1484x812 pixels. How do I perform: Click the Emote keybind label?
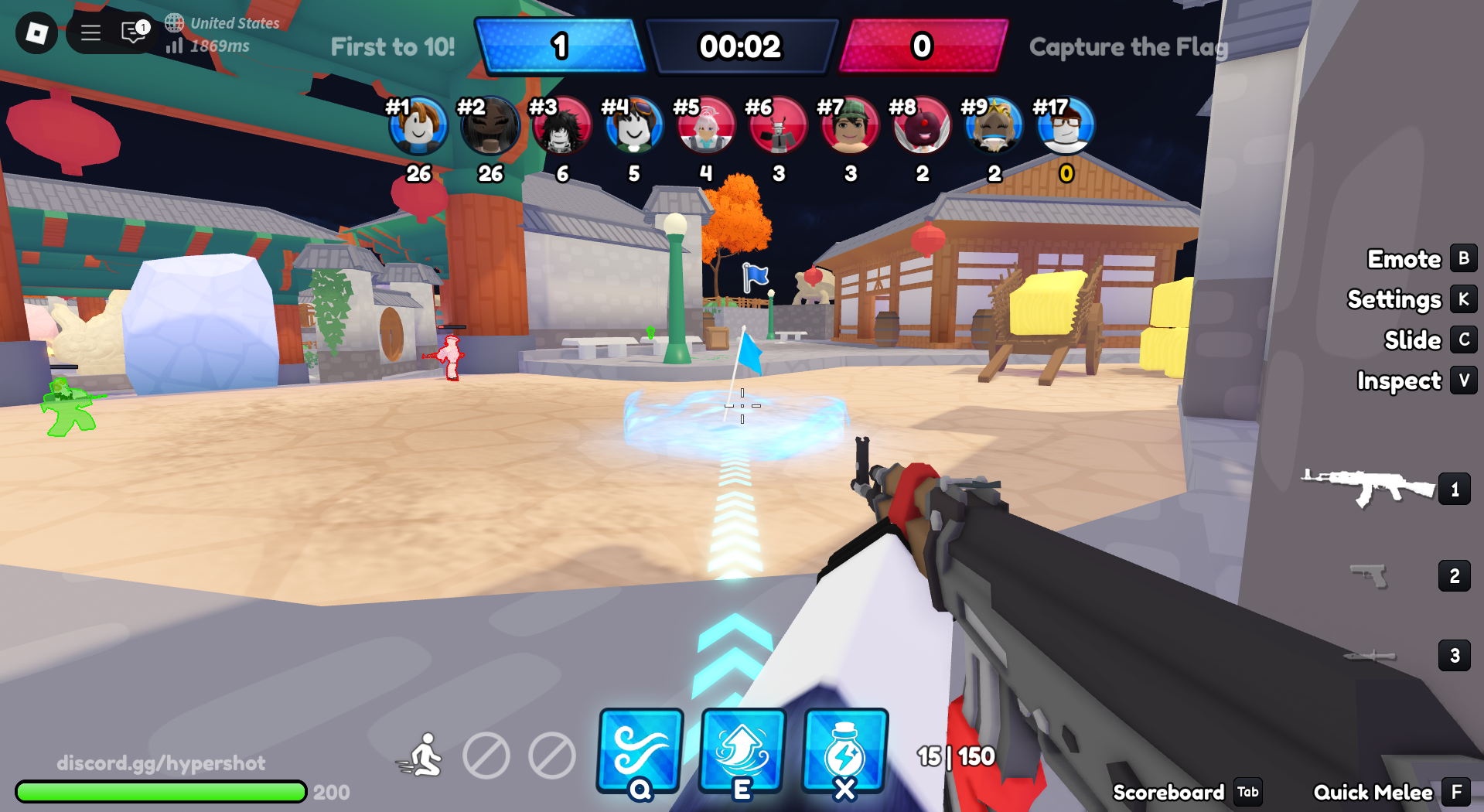pos(1404,259)
